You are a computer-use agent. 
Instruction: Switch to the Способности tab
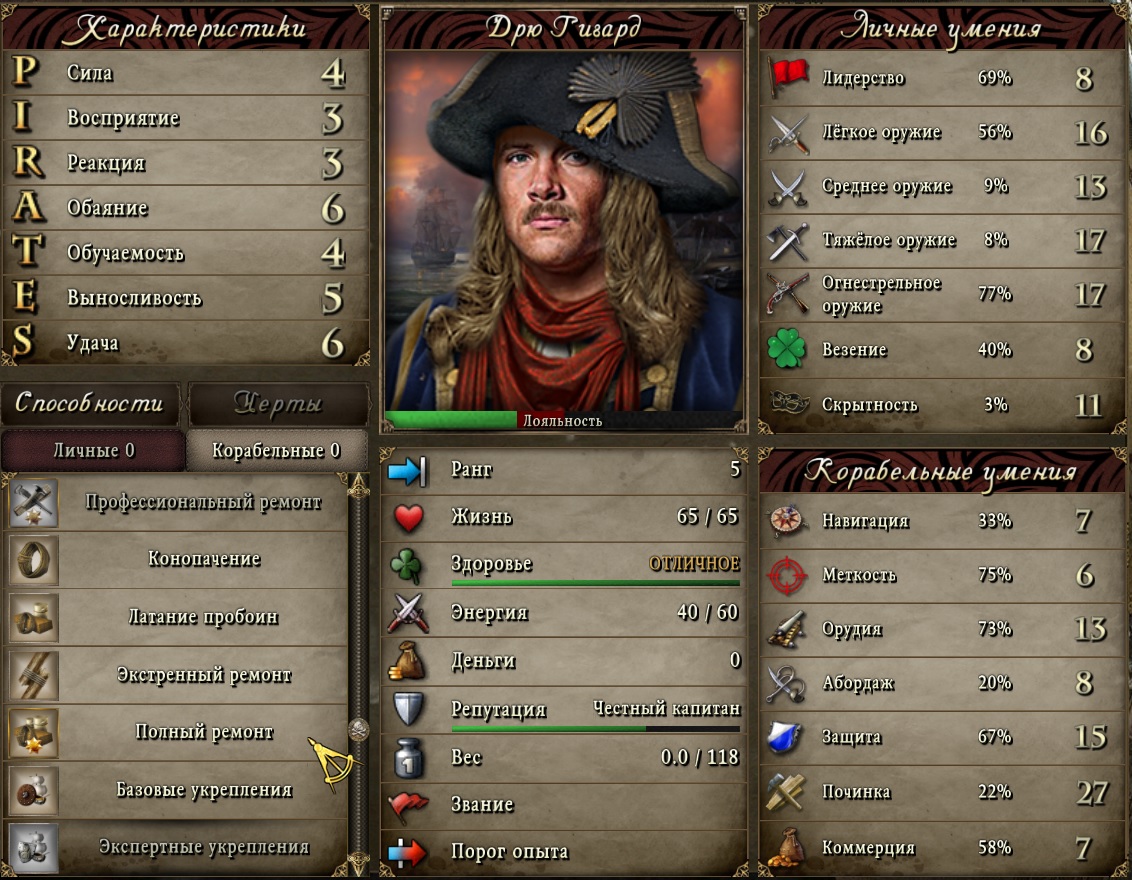pyautogui.click(x=89, y=403)
